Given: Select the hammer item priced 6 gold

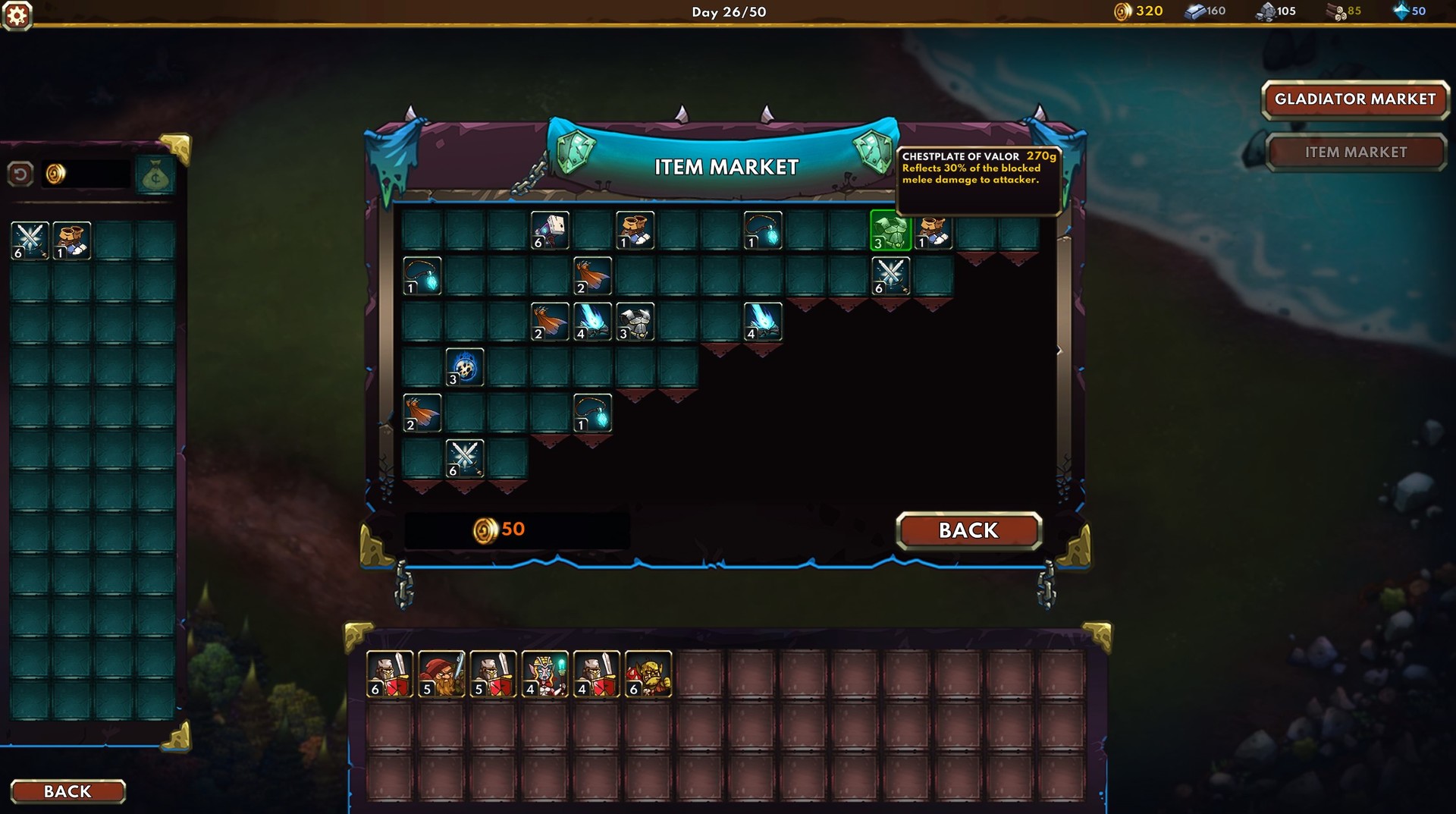Looking at the screenshot, I should [551, 231].
